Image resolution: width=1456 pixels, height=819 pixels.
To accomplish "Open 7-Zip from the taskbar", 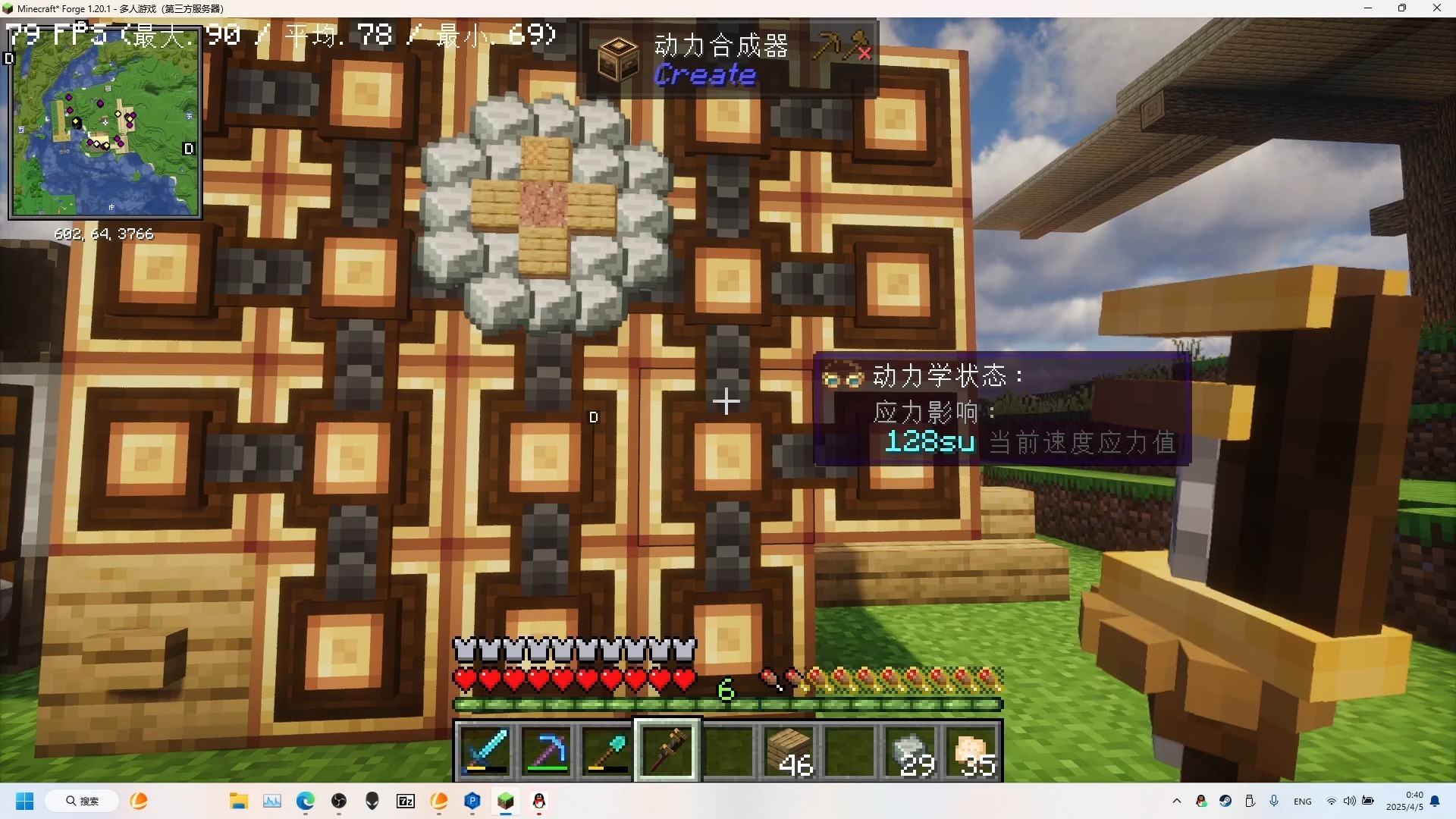I will coord(406,802).
